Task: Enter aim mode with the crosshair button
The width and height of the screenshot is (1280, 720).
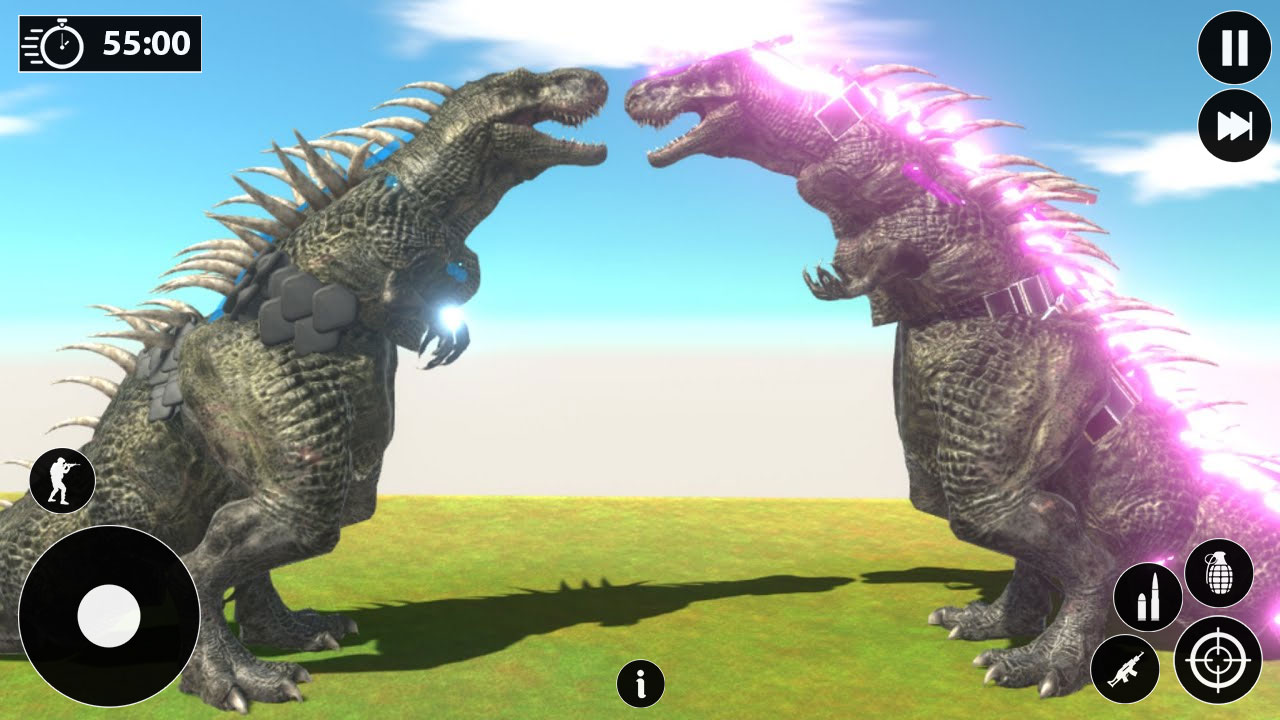Action: [x=1219, y=660]
